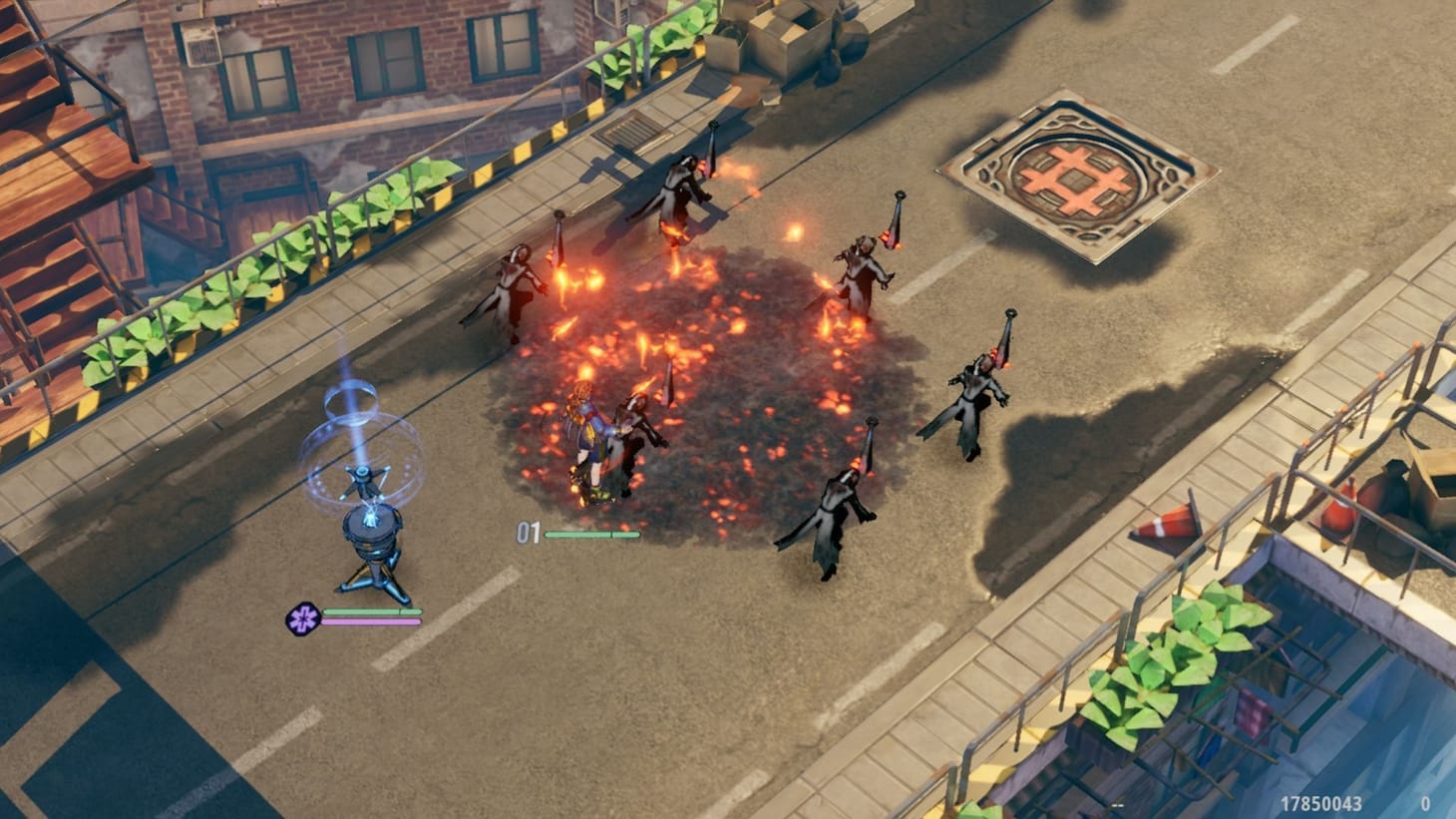Click the wave counter labeled 01
The width and height of the screenshot is (1456, 819).
pyautogui.click(x=529, y=533)
